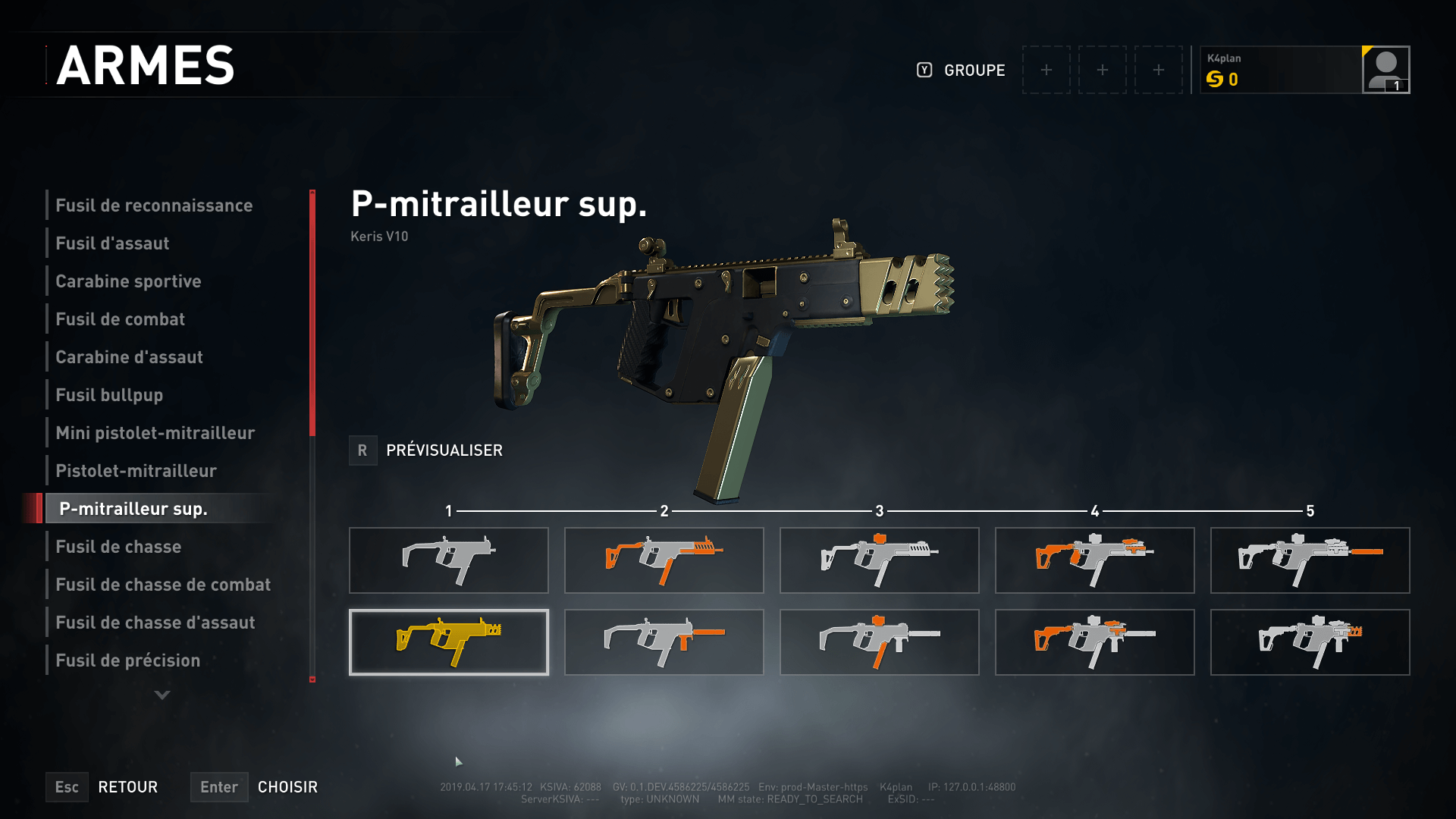Choose the all-grey level 1 weapon tile
1456x819 pixels.
tap(448, 560)
